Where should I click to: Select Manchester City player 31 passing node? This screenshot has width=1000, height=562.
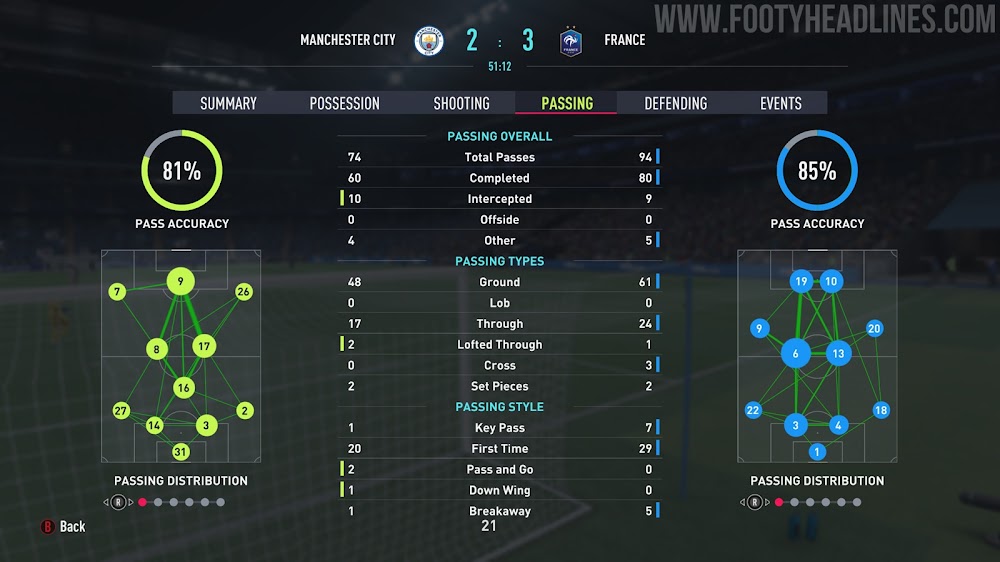(180, 451)
